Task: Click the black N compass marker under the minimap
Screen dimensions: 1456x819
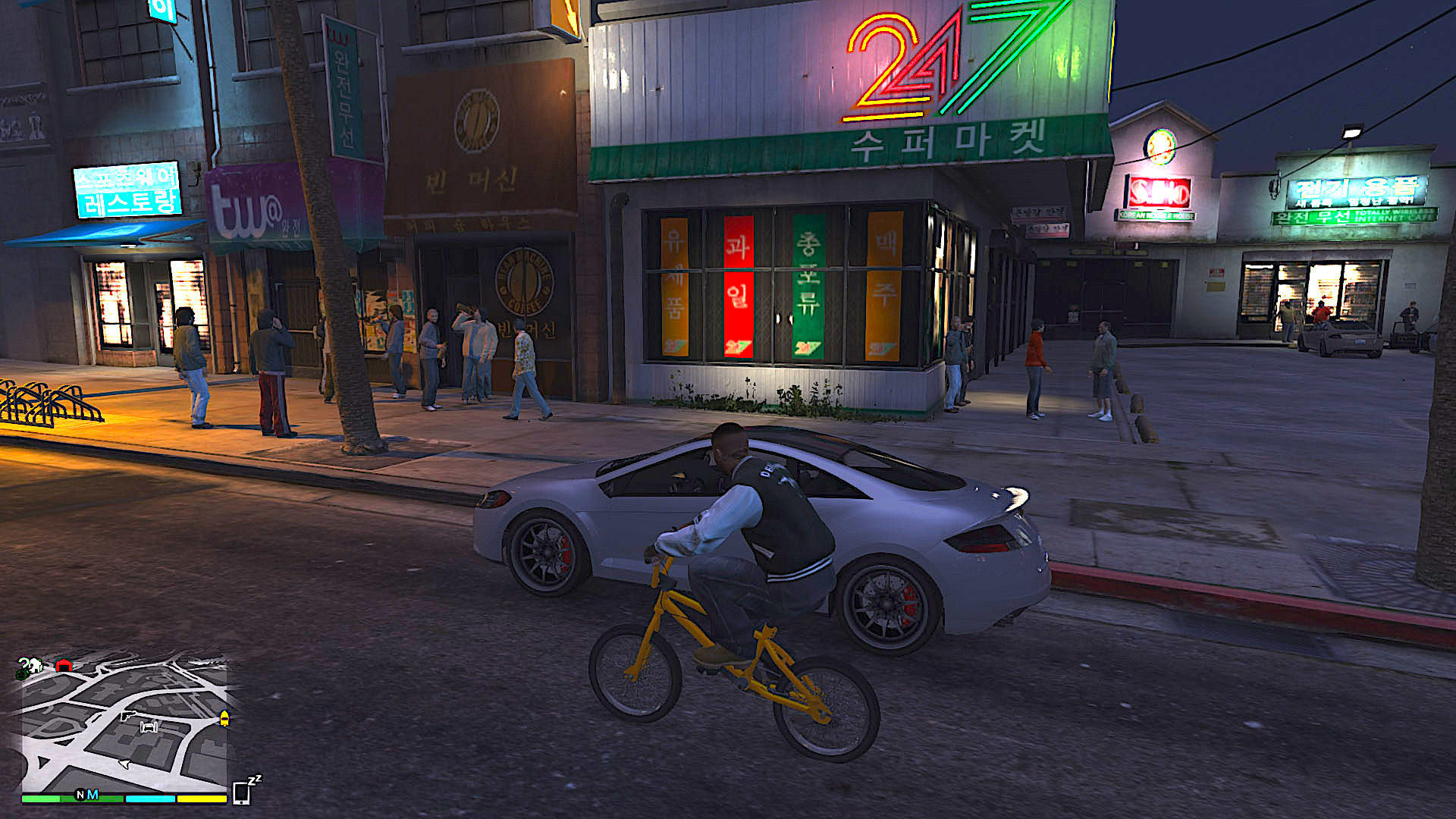Action: (x=80, y=793)
